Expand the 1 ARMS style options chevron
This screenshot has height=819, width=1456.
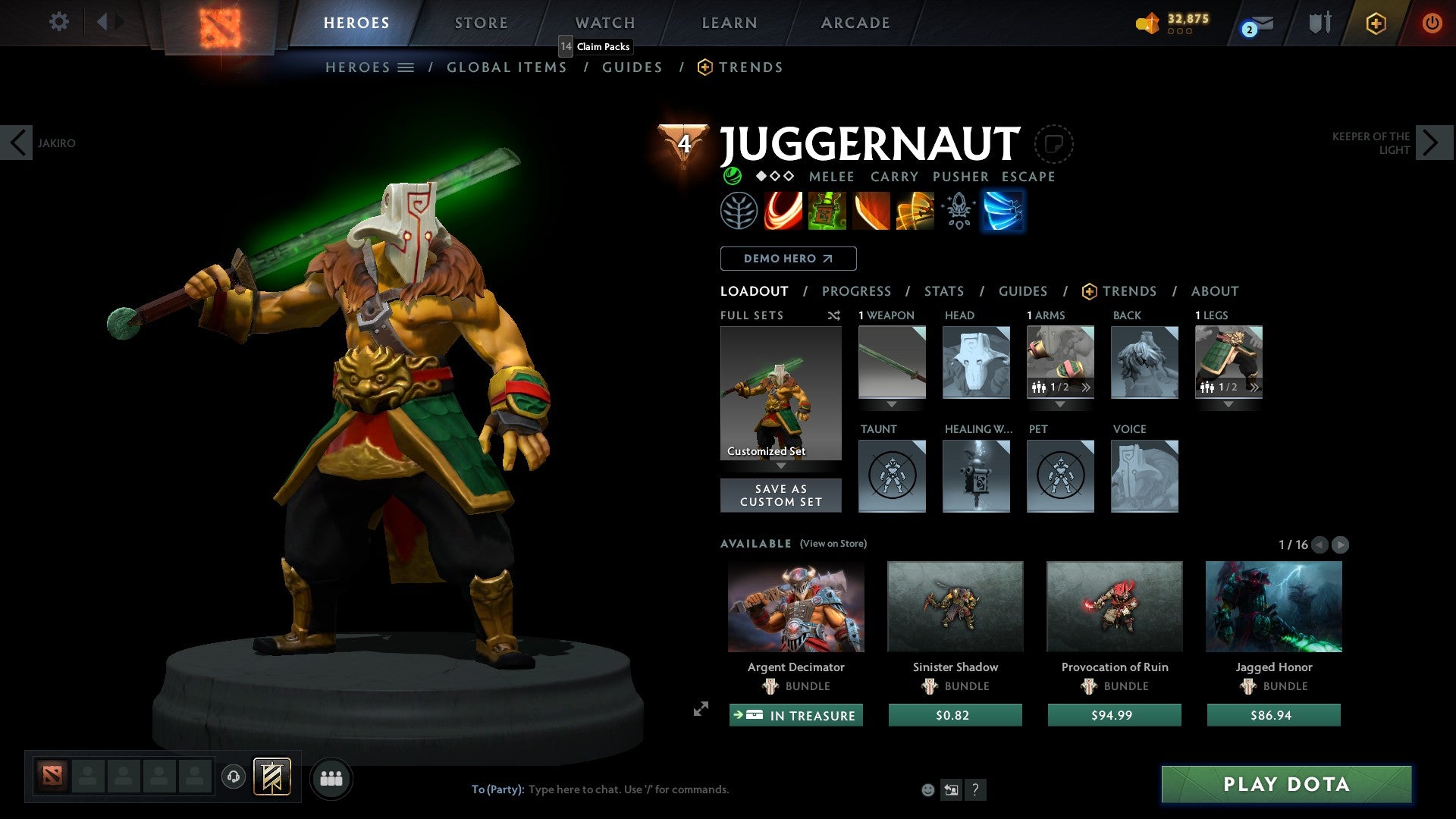[x=1087, y=387]
